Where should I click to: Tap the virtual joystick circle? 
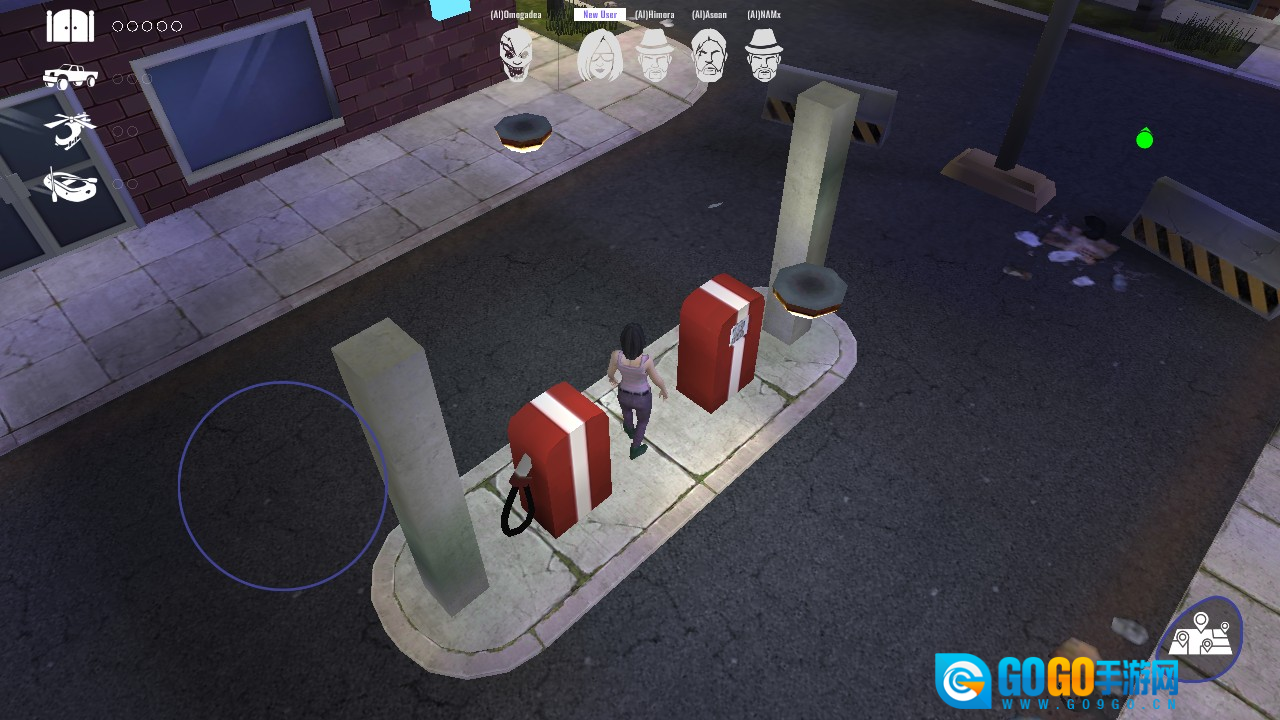pos(283,486)
